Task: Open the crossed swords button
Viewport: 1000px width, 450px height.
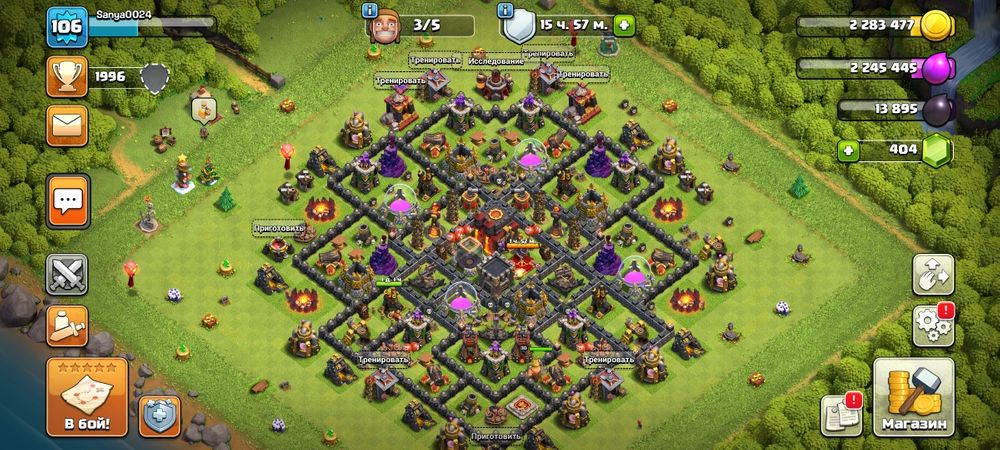Action: point(67,274)
